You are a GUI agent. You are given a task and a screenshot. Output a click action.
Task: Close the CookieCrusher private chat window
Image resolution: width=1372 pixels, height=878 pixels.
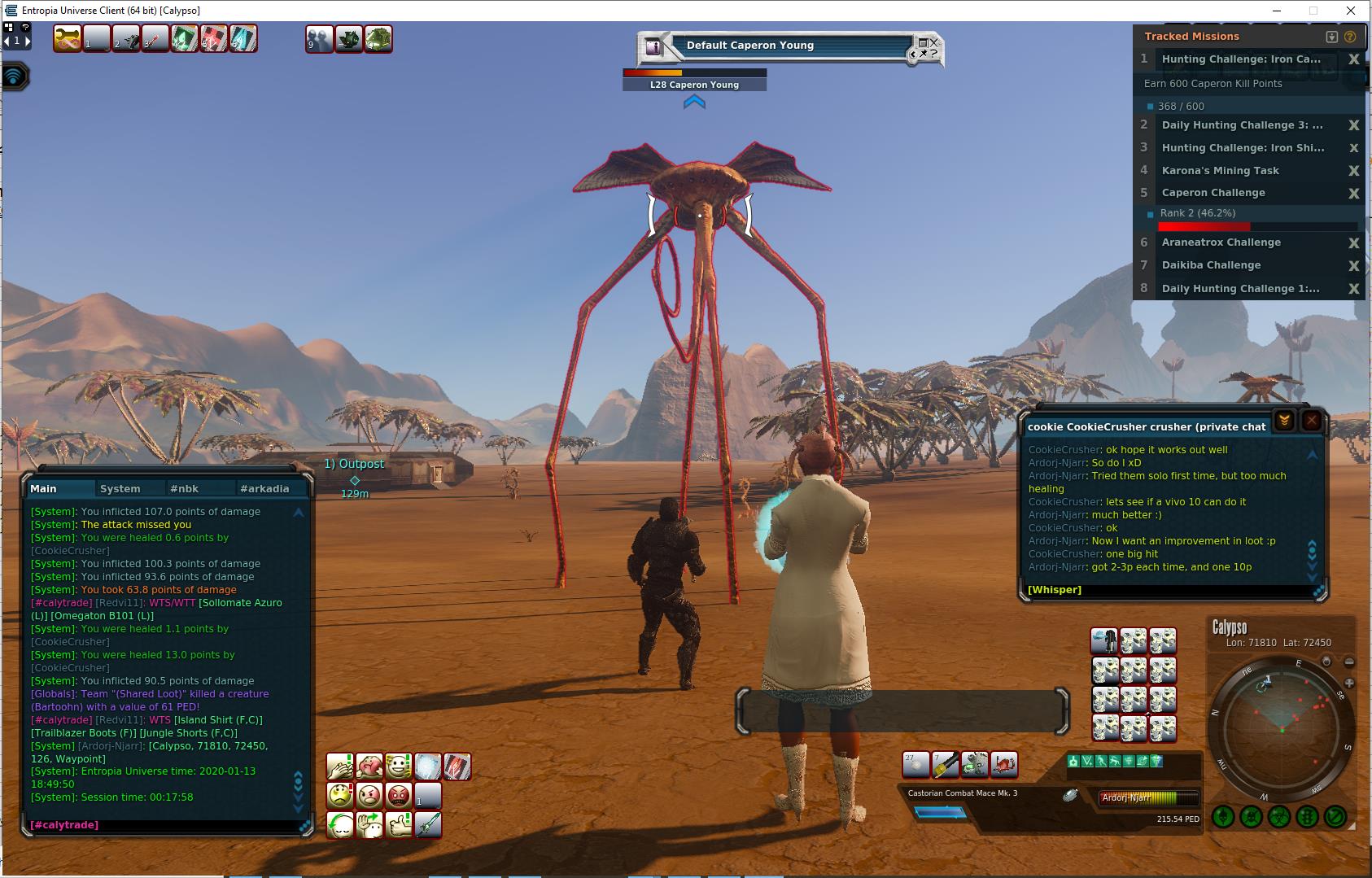1312,421
